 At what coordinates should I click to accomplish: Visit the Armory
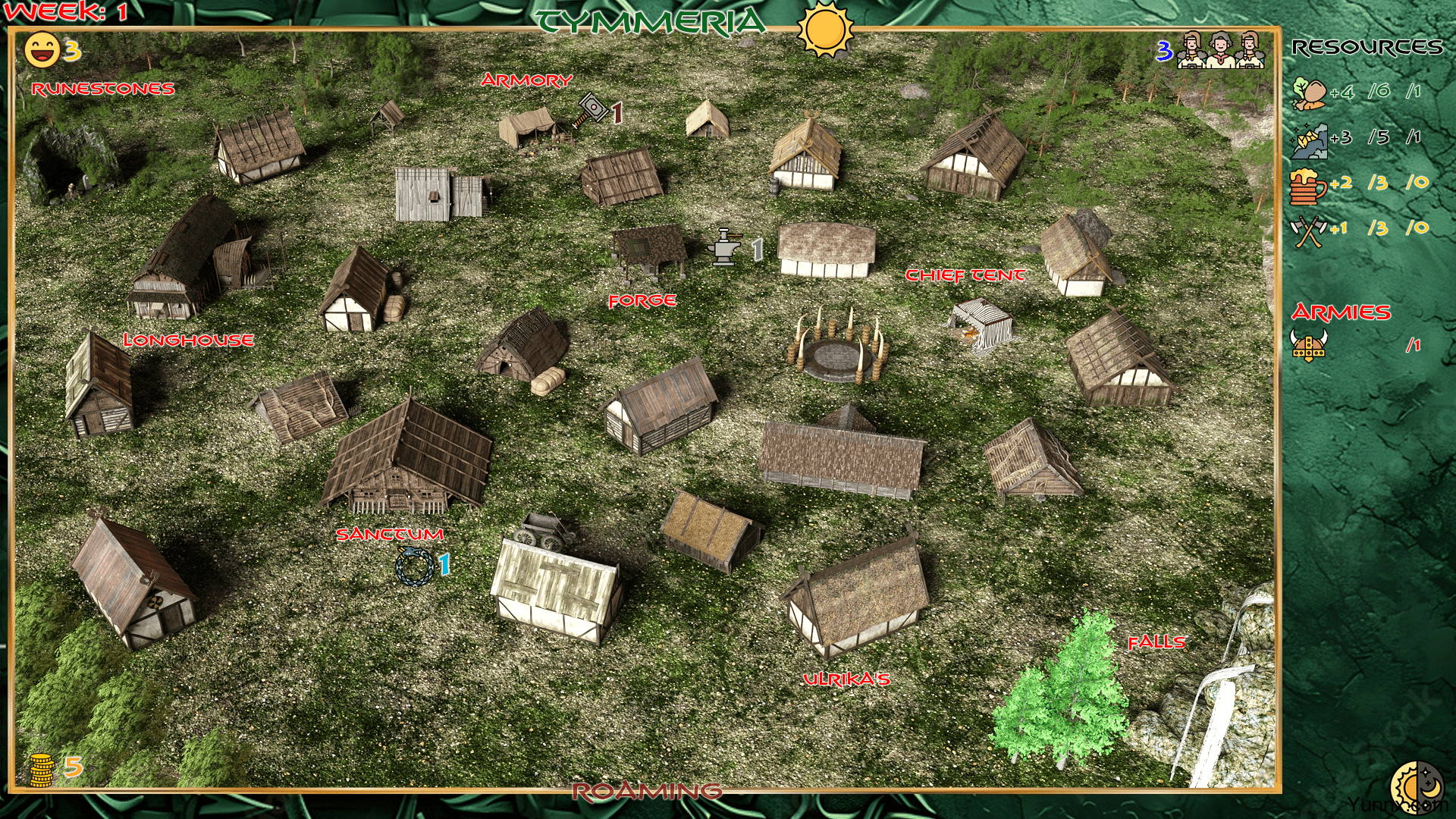pos(526,80)
